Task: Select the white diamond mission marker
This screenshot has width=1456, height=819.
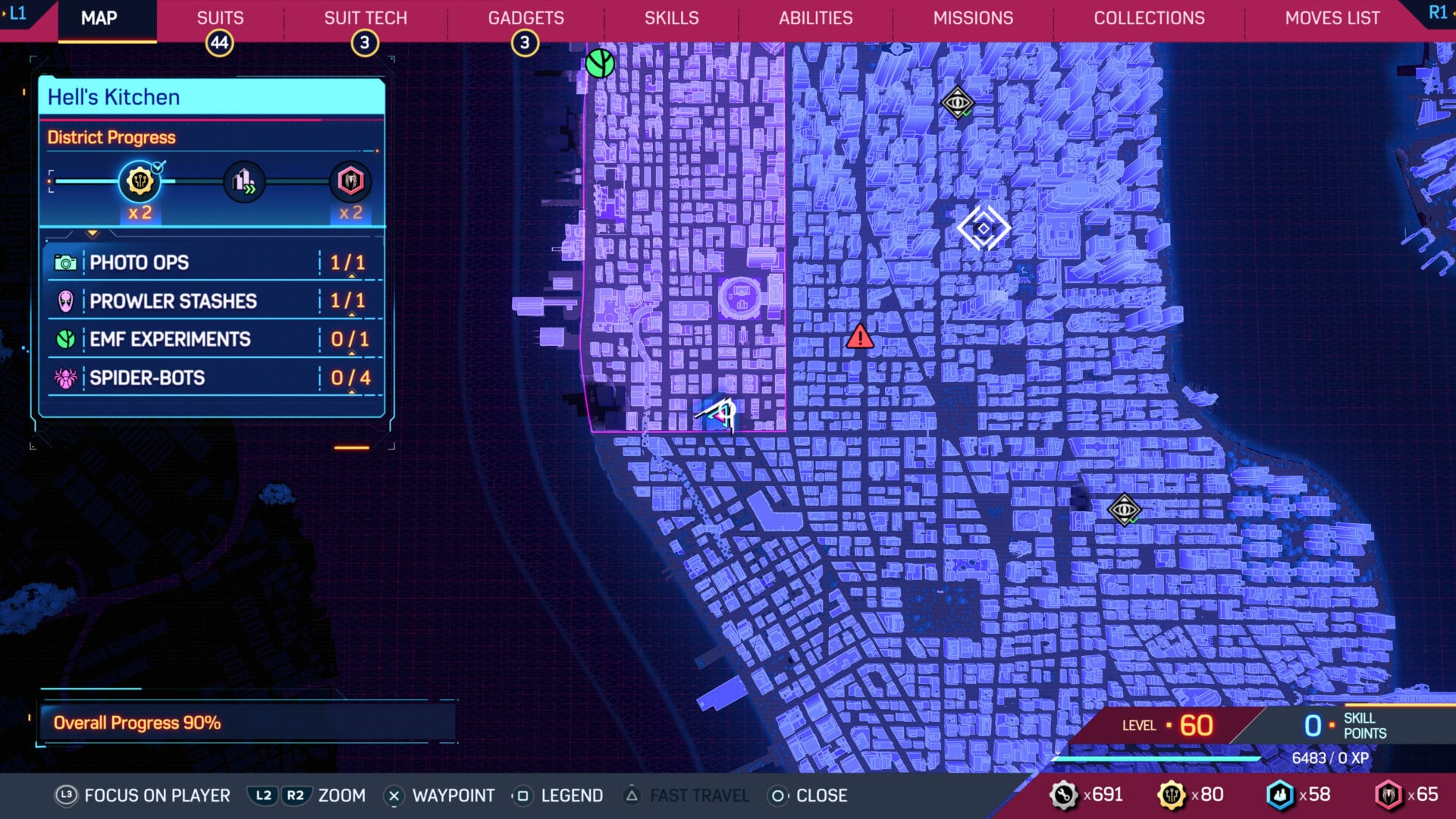Action: tap(982, 226)
